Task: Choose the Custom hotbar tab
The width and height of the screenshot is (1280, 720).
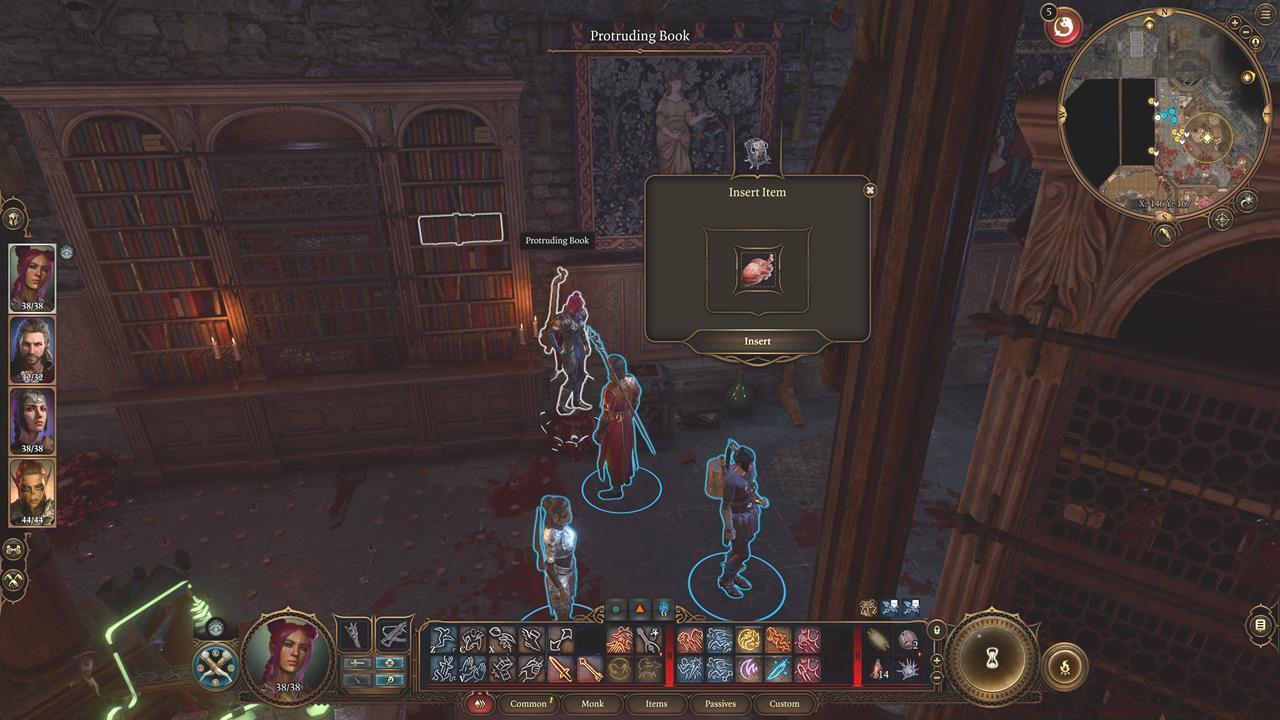Action: coord(784,704)
